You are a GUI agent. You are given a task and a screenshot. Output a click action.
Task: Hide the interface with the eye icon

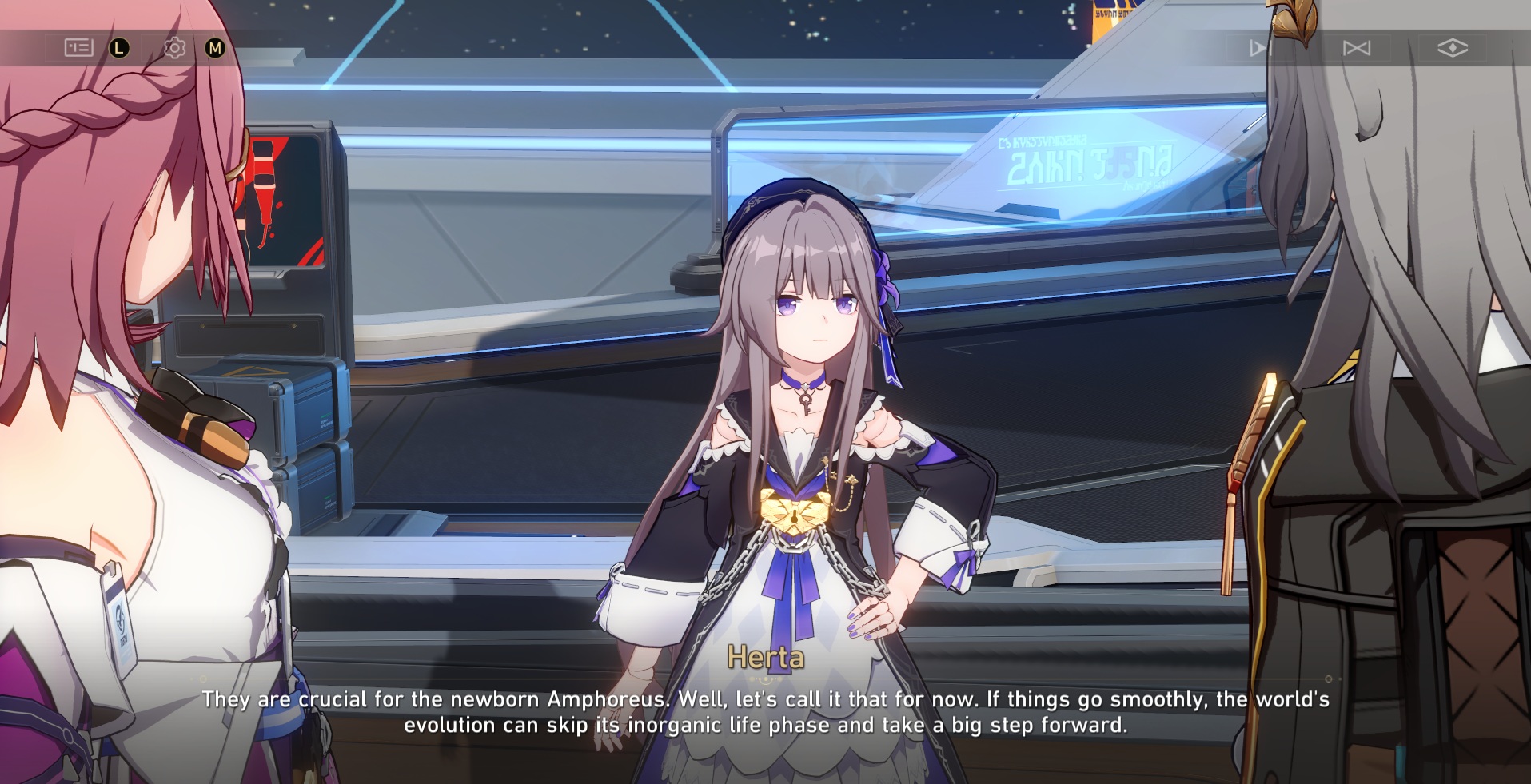tap(1452, 49)
